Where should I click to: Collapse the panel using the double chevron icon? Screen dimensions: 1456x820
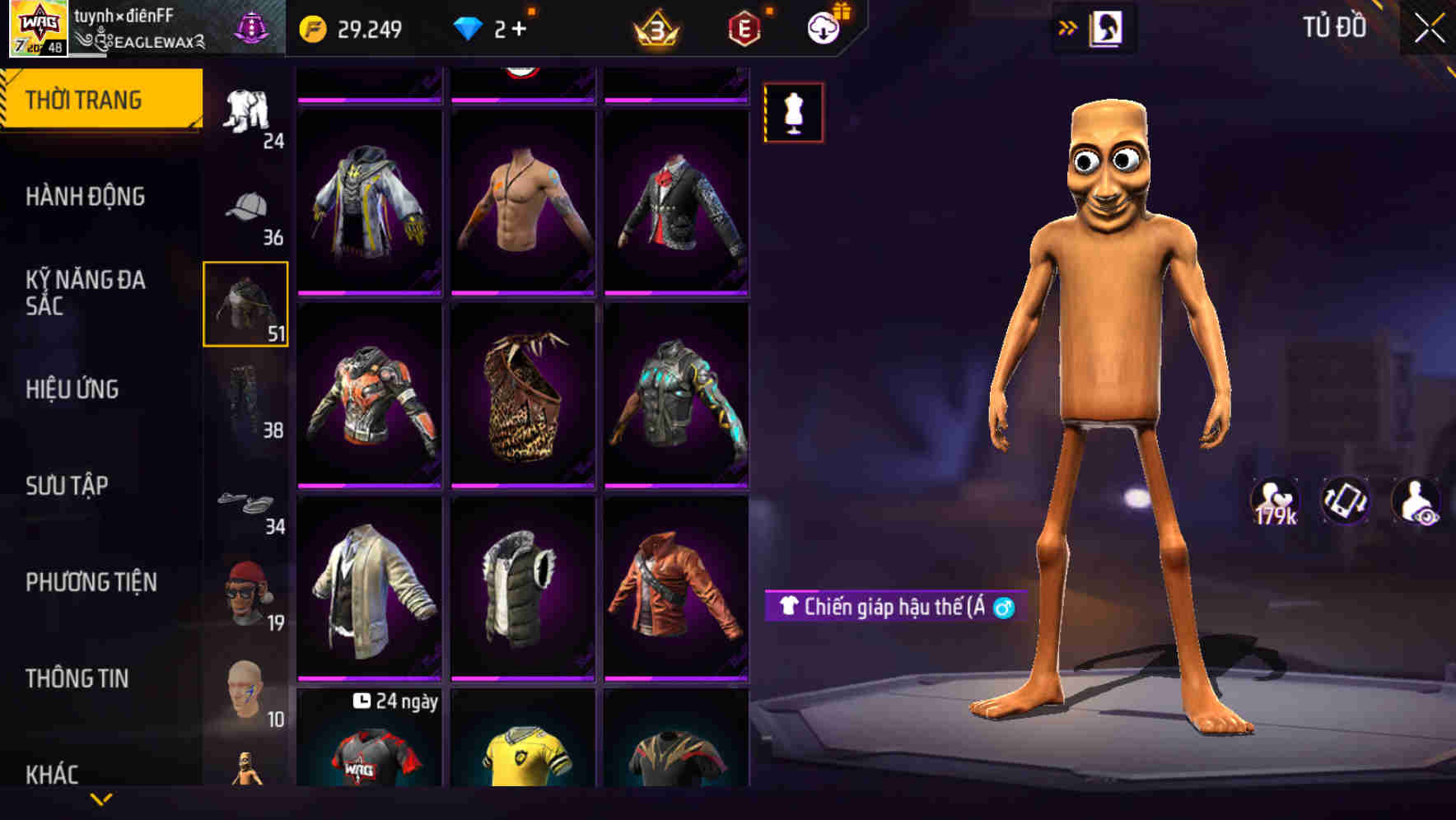click(x=1068, y=26)
